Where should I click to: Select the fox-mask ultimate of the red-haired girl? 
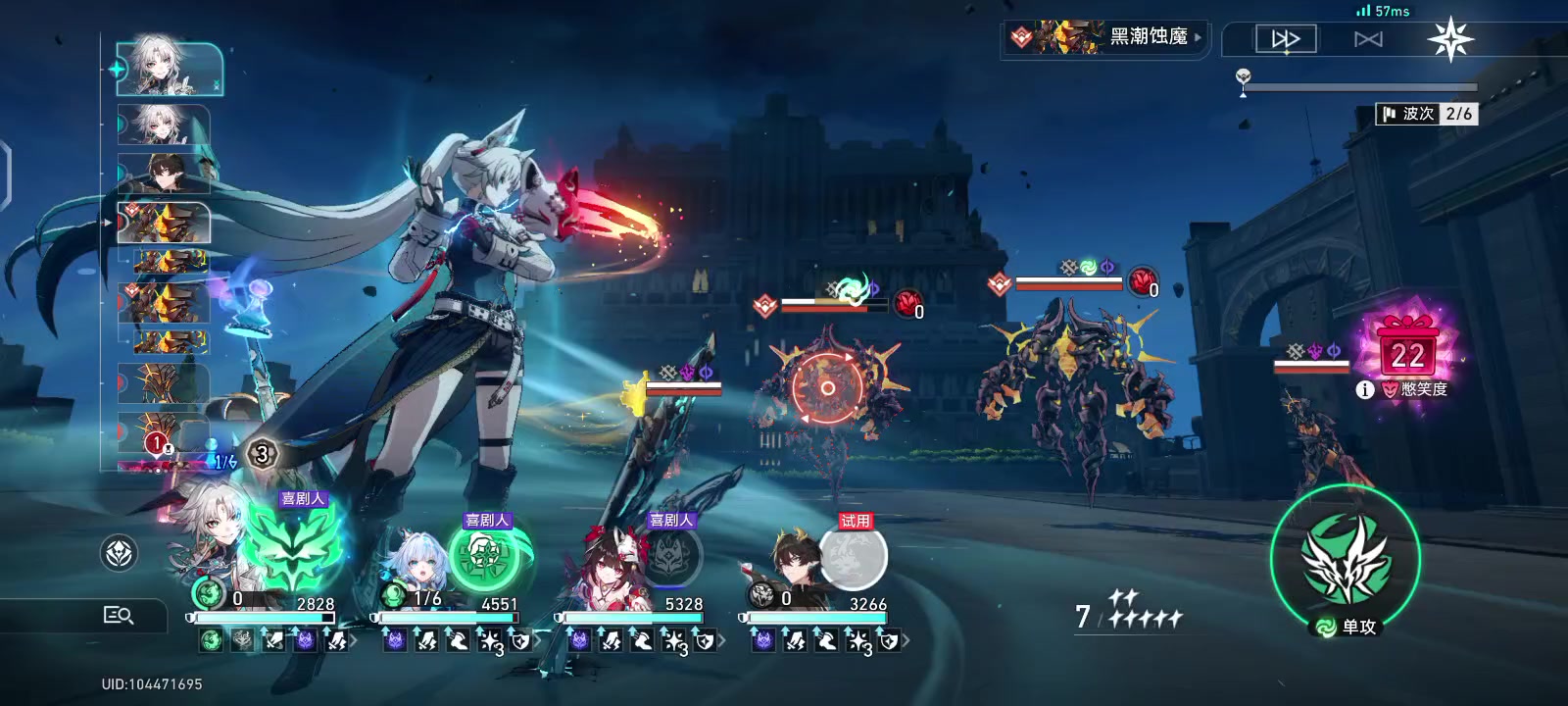click(x=672, y=557)
